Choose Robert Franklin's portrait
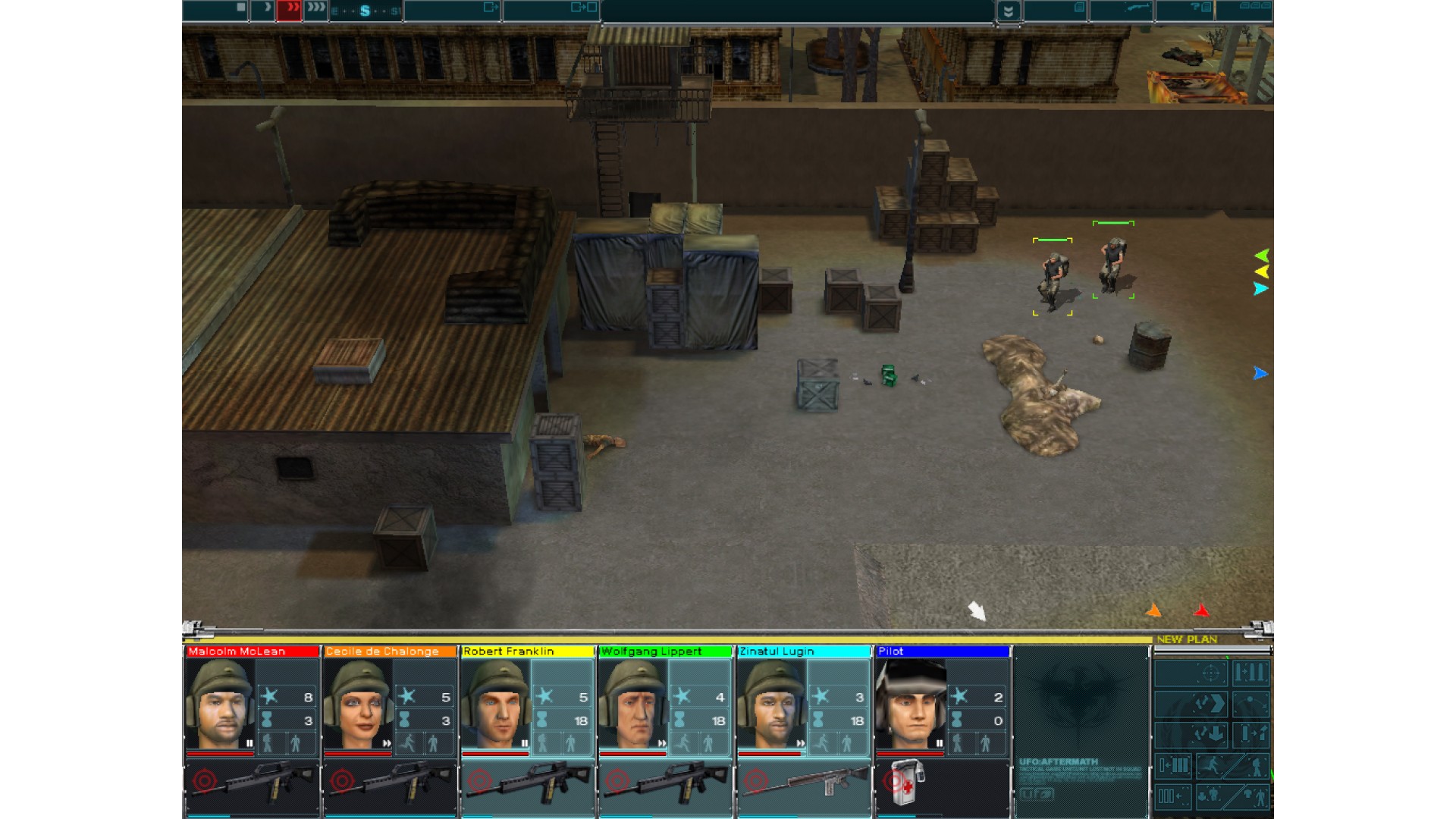The height and width of the screenshot is (819, 1456). coord(496,704)
